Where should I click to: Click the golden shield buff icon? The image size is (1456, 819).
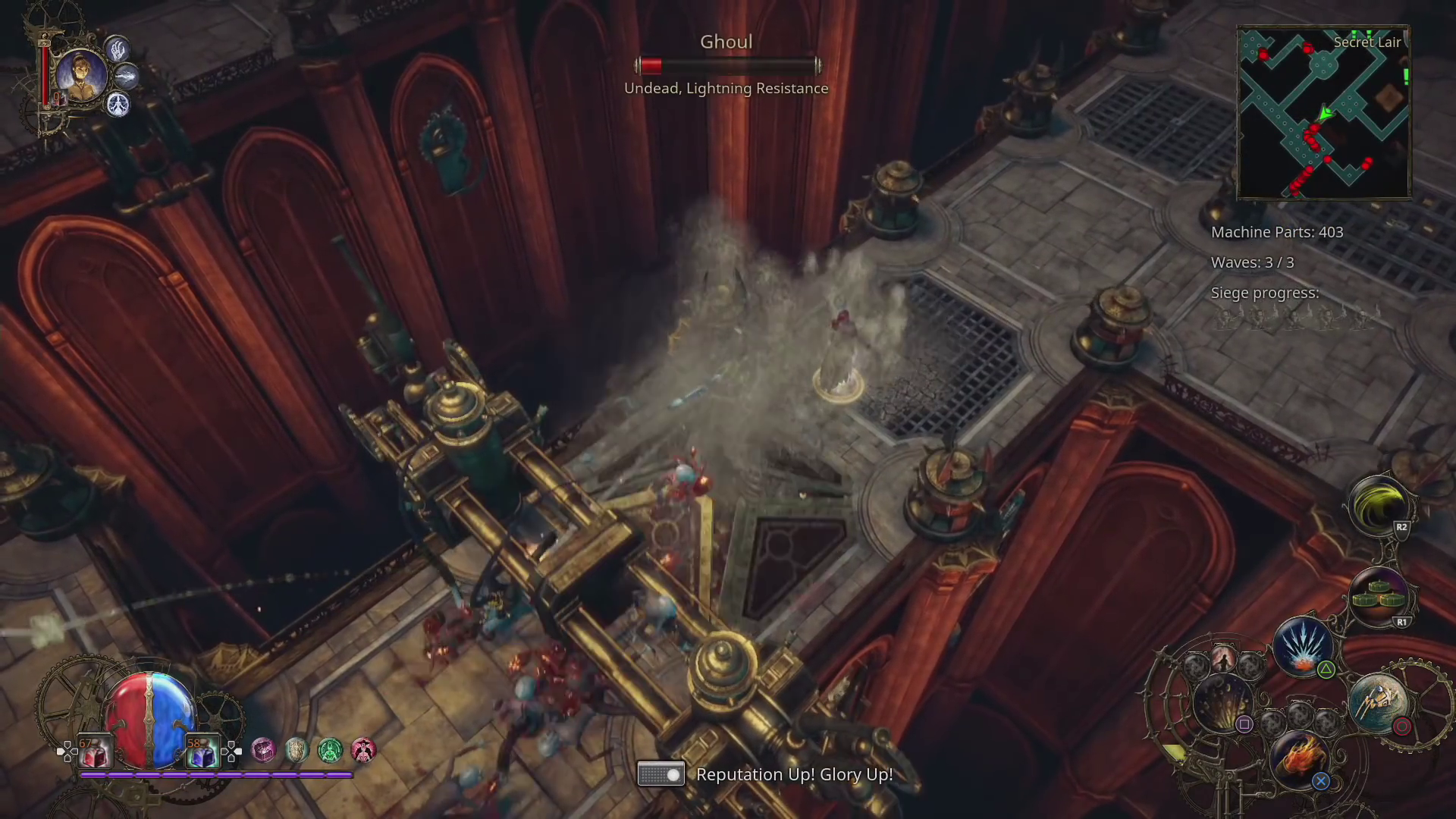[x=297, y=750]
